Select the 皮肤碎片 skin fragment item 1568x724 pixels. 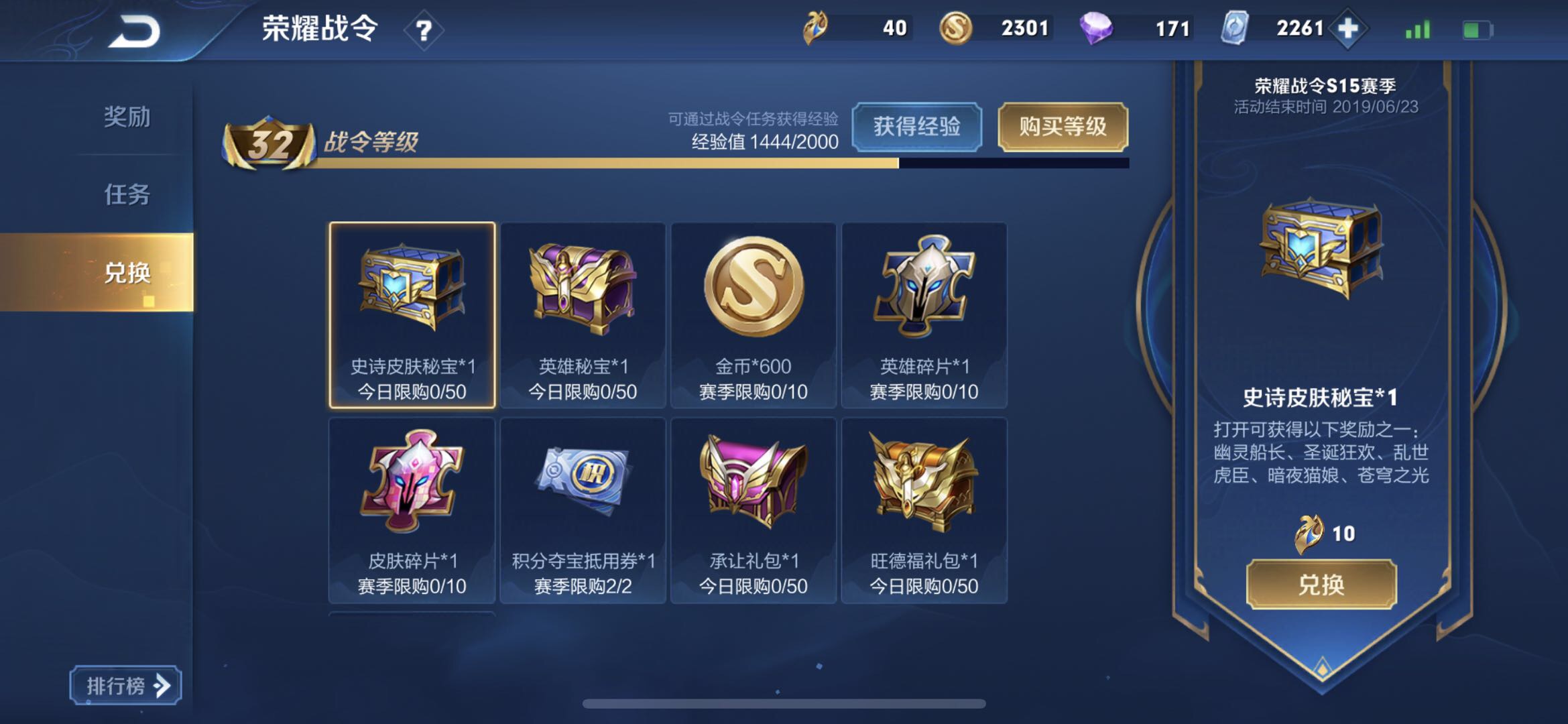pos(411,506)
